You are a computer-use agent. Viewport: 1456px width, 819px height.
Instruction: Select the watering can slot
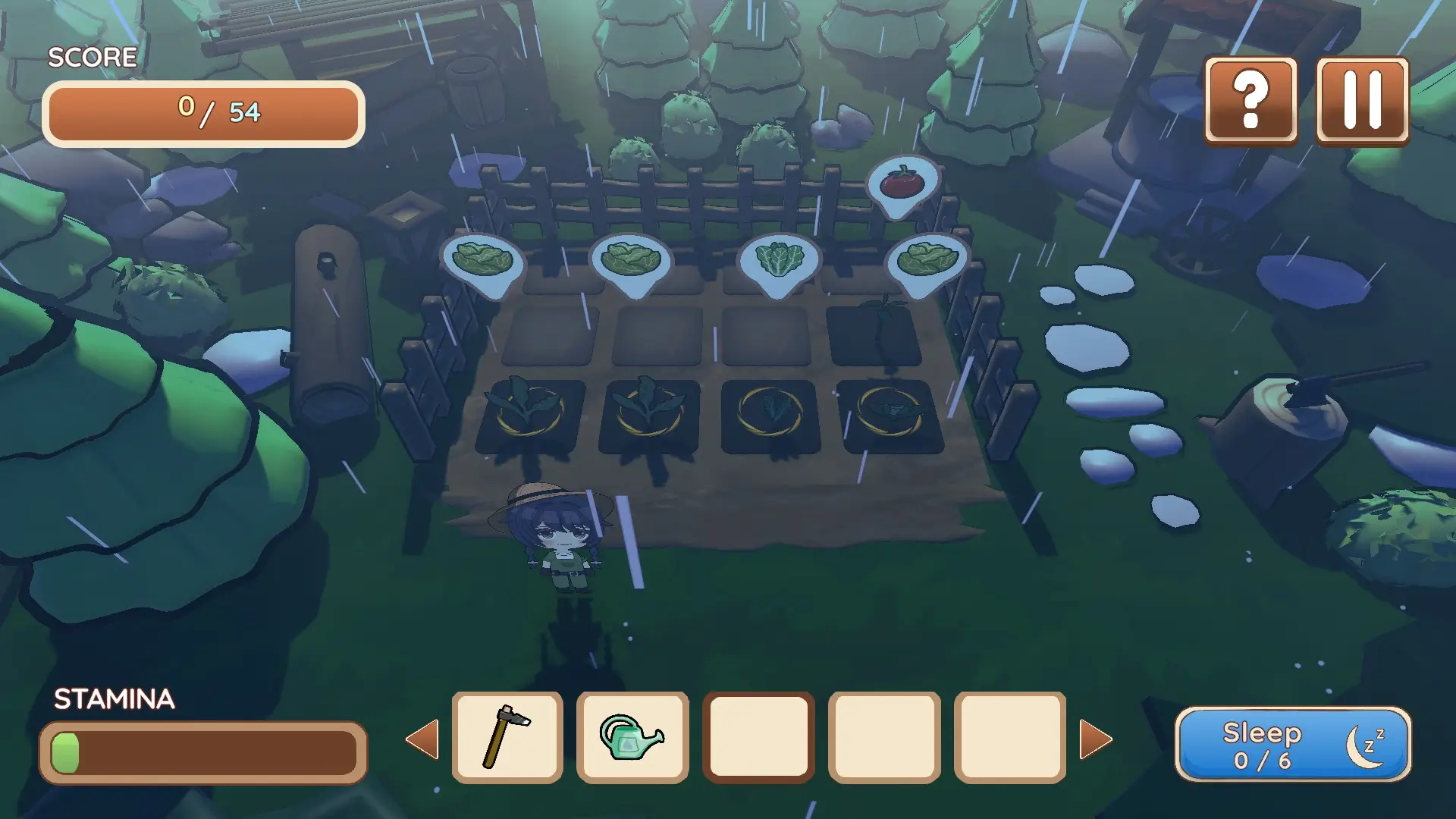[632, 737]
